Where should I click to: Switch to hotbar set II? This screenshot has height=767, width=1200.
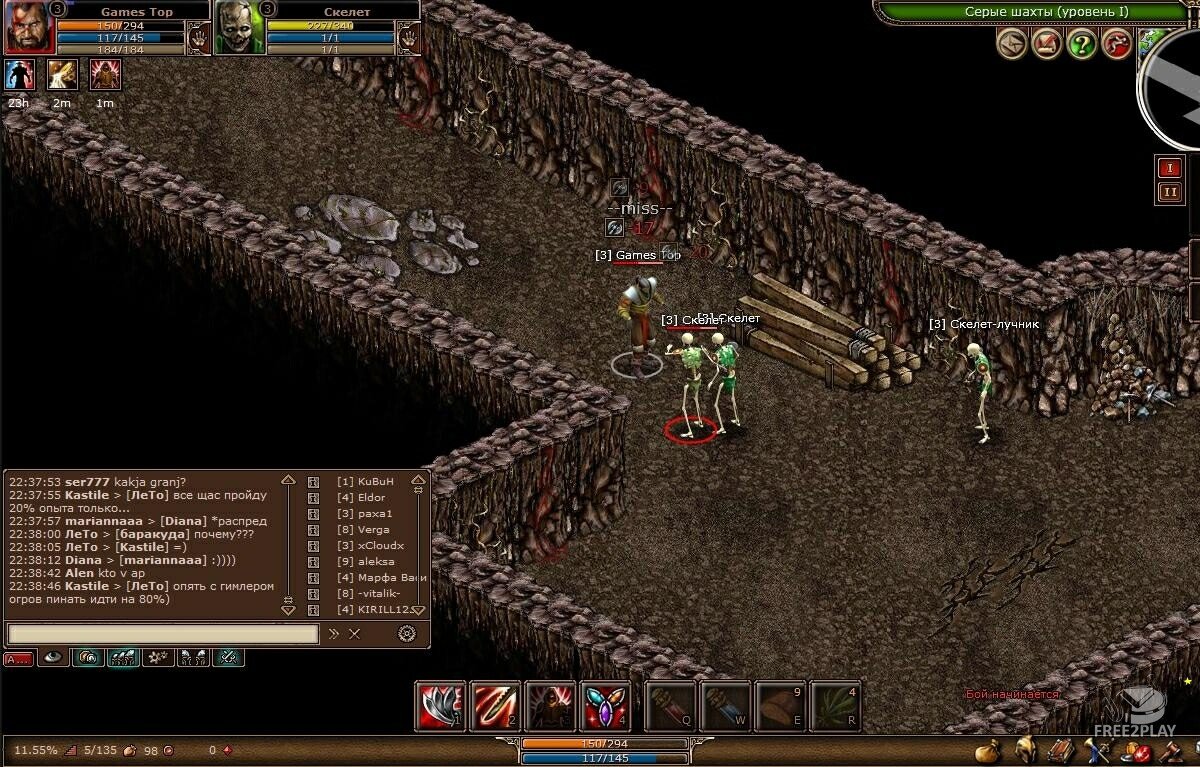tap(1169, 193)
